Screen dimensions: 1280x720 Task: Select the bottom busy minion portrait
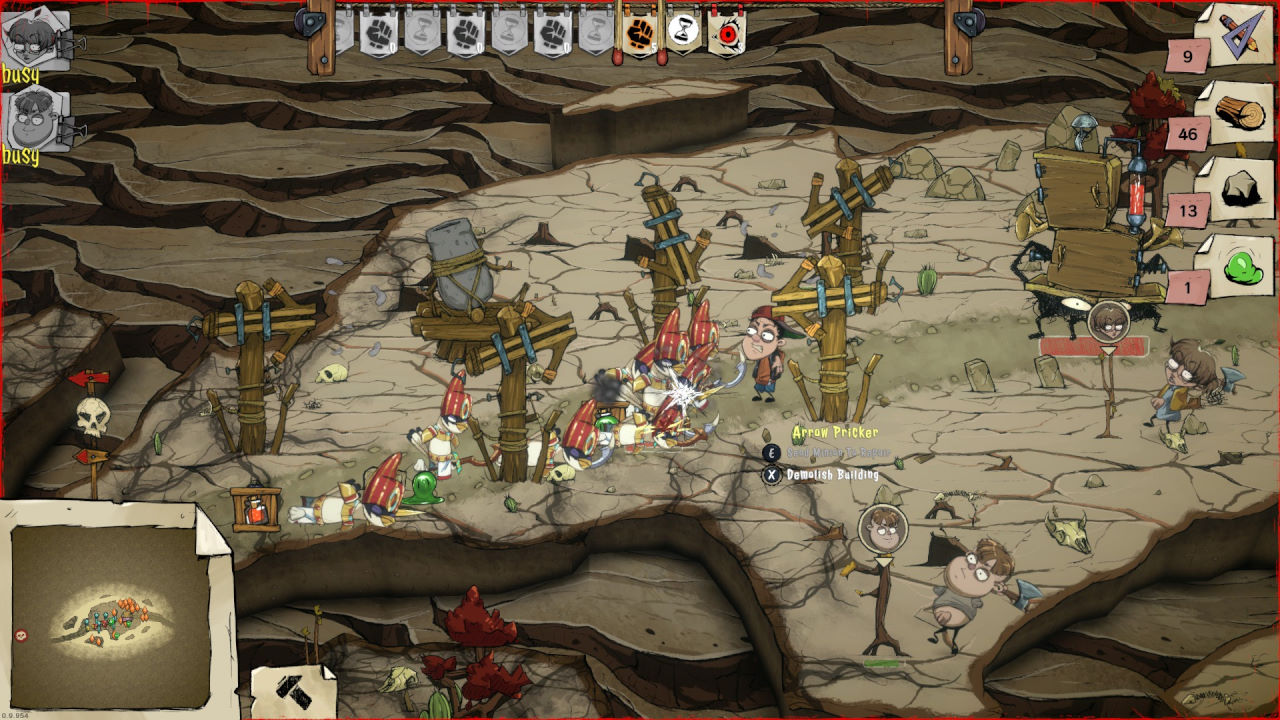coord(37,118)
